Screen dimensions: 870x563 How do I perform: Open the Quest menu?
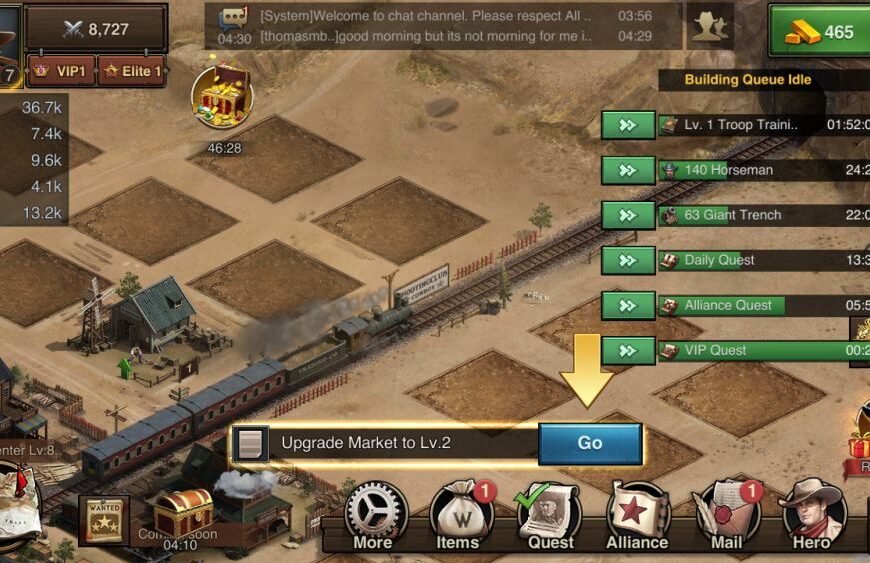(550, 515)
